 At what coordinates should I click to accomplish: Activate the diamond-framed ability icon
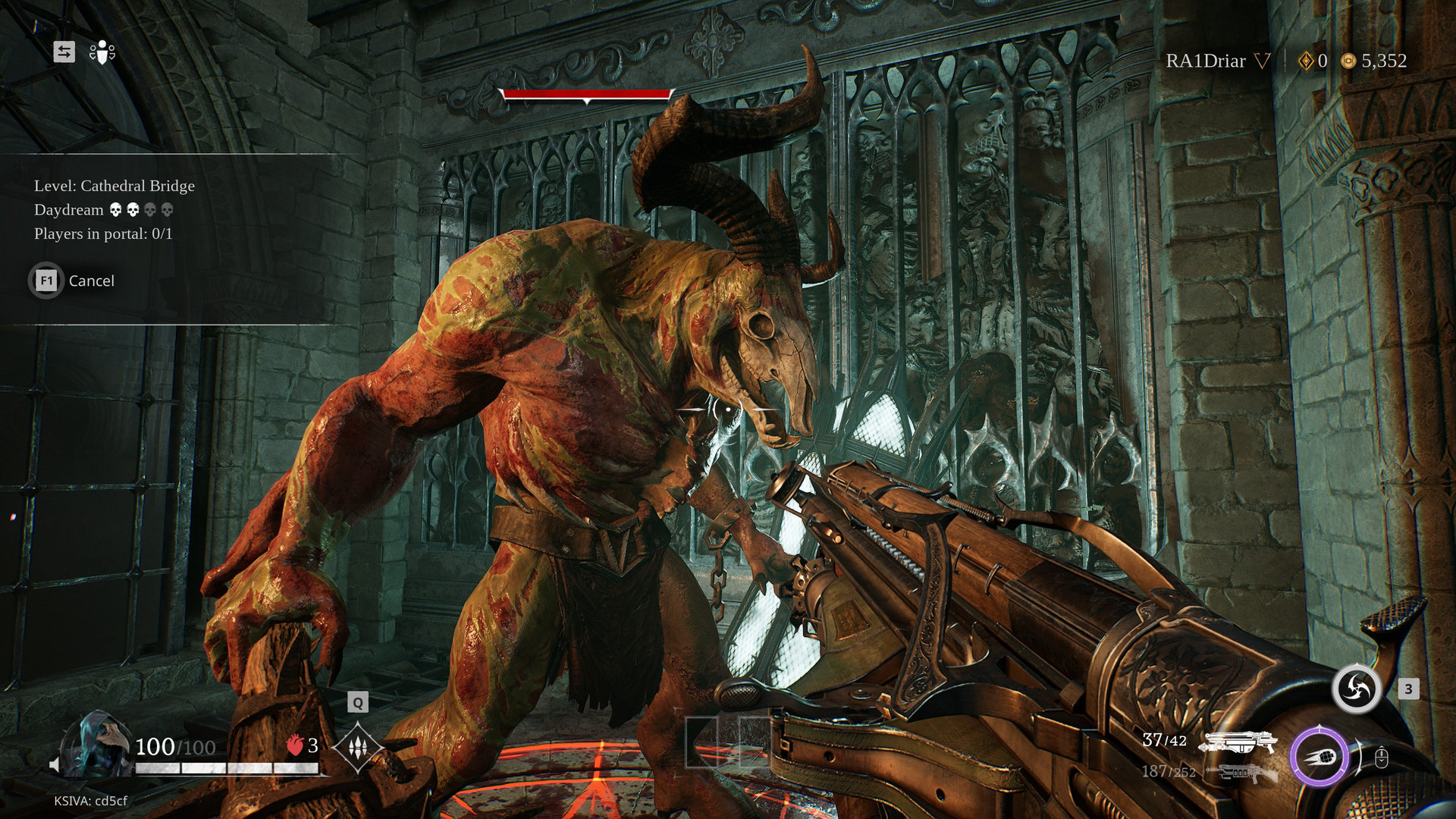(358, 748)
